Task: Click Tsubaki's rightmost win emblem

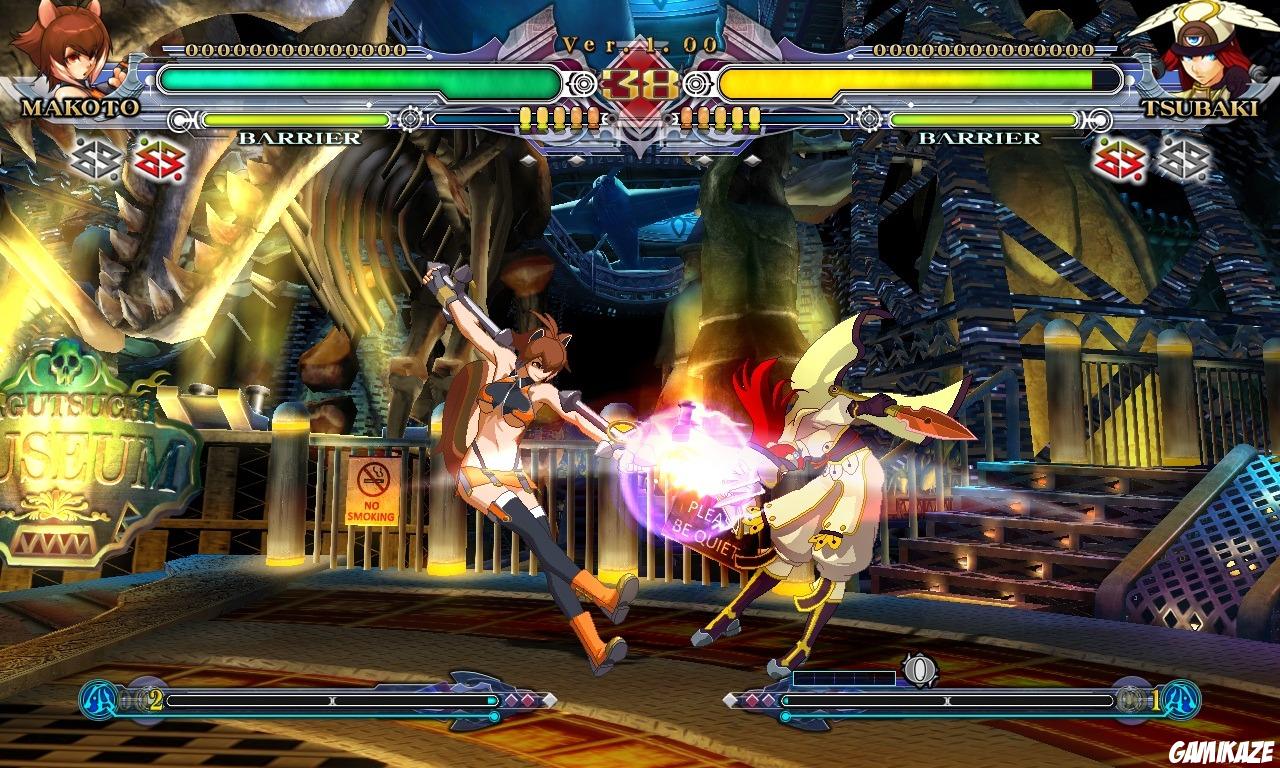Action: (1185, 157)
